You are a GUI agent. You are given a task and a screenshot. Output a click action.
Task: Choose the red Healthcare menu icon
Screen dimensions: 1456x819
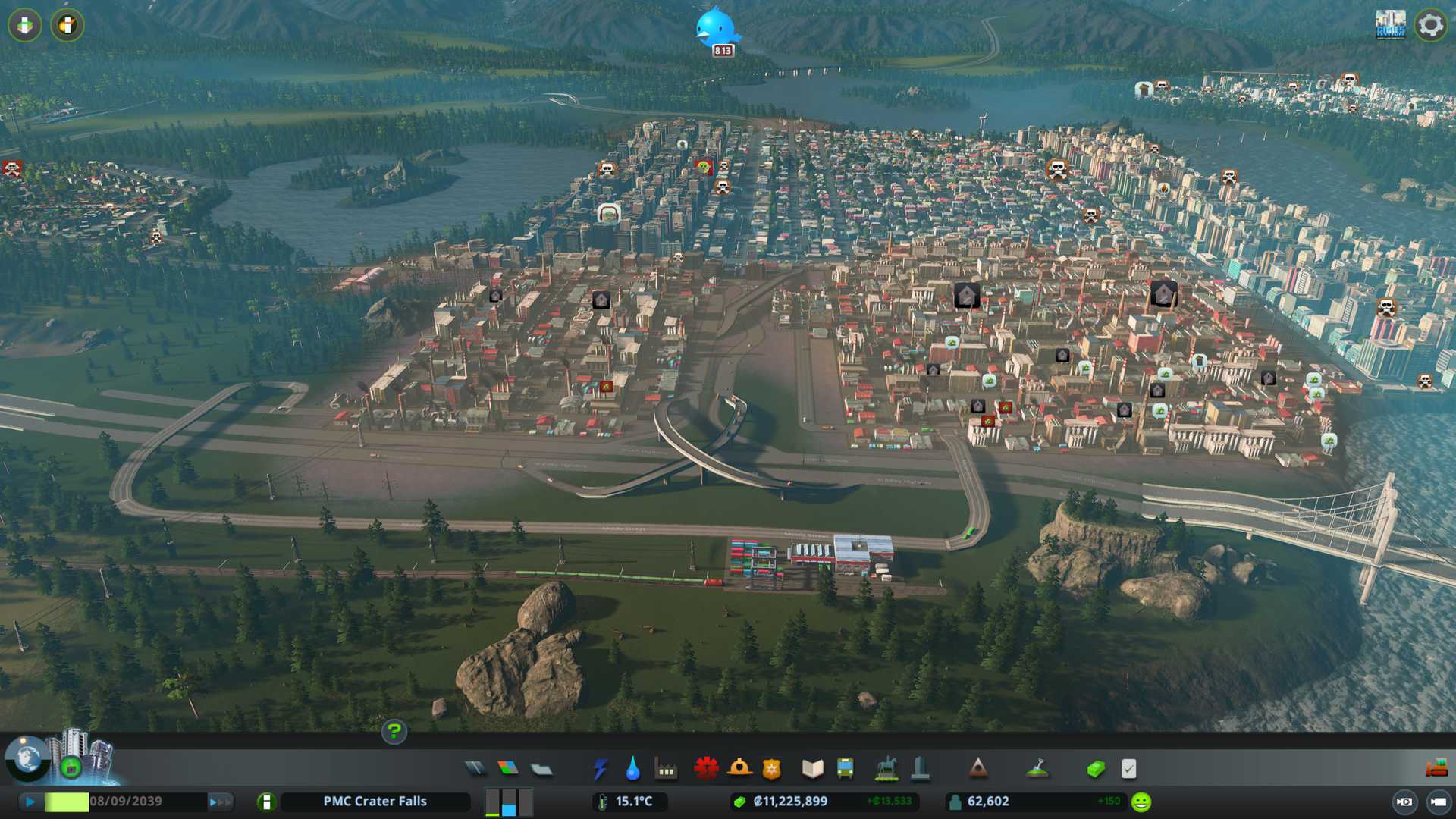[x=706, y=769]
